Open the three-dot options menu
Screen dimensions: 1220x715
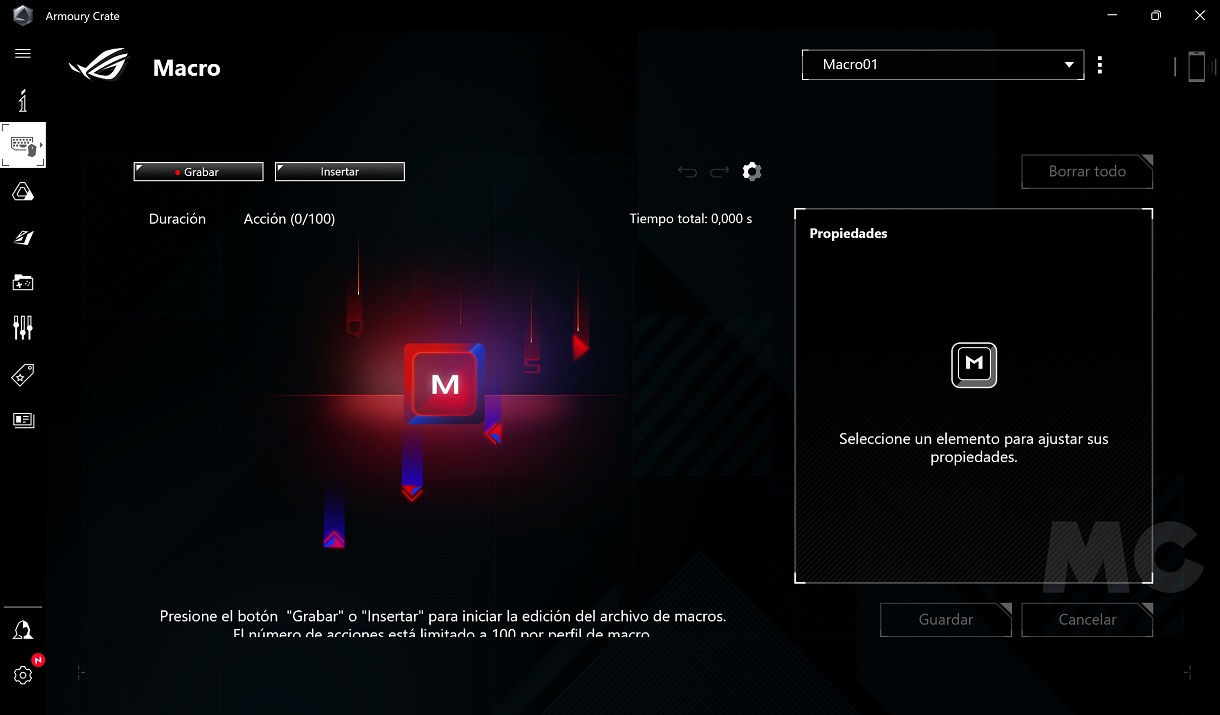(1100, 65)
